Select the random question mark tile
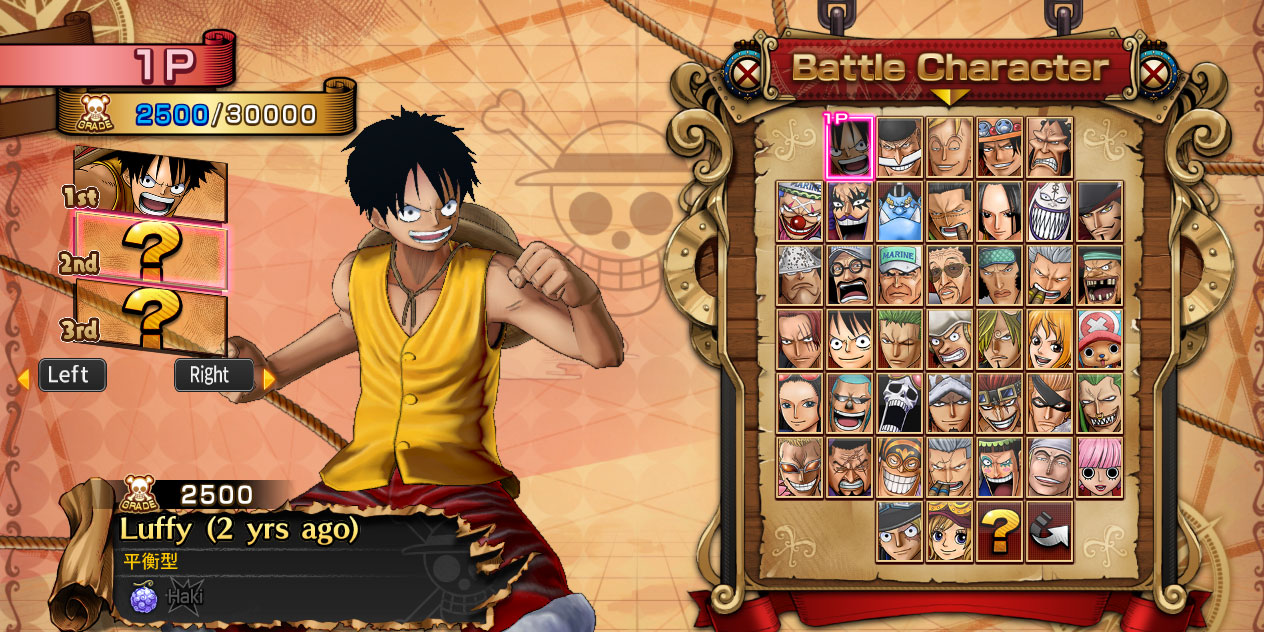Viewport: 1264px width, 632px height. (x=999, y=531)
